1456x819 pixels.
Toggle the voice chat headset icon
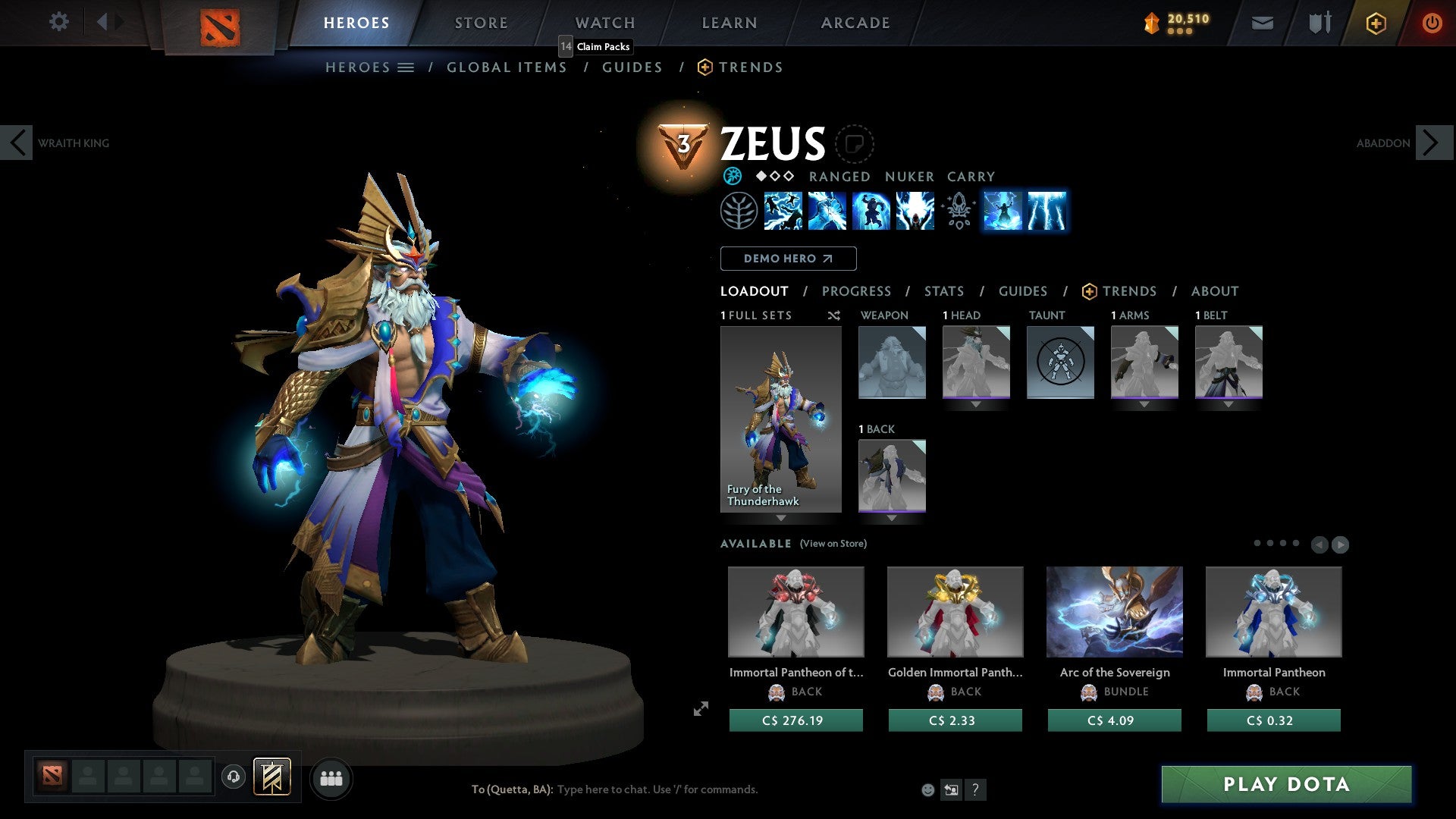coord(234,778)
